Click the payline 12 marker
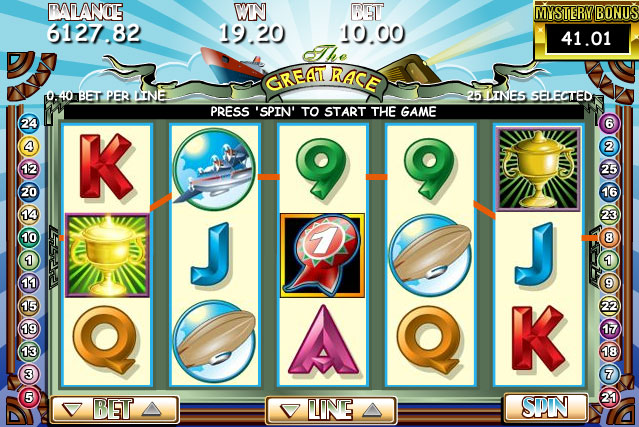The height and width of the screenshot is (427, 639). pyautogui.click(x=29, y=169)
